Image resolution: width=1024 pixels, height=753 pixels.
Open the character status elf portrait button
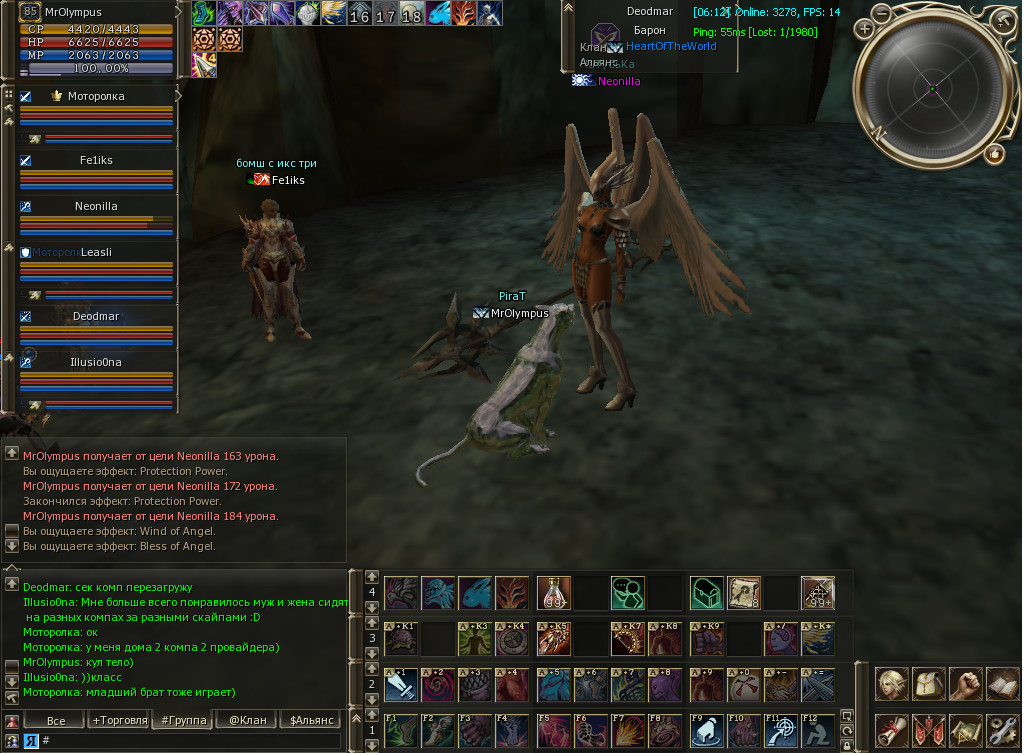(x=892, y=685)
